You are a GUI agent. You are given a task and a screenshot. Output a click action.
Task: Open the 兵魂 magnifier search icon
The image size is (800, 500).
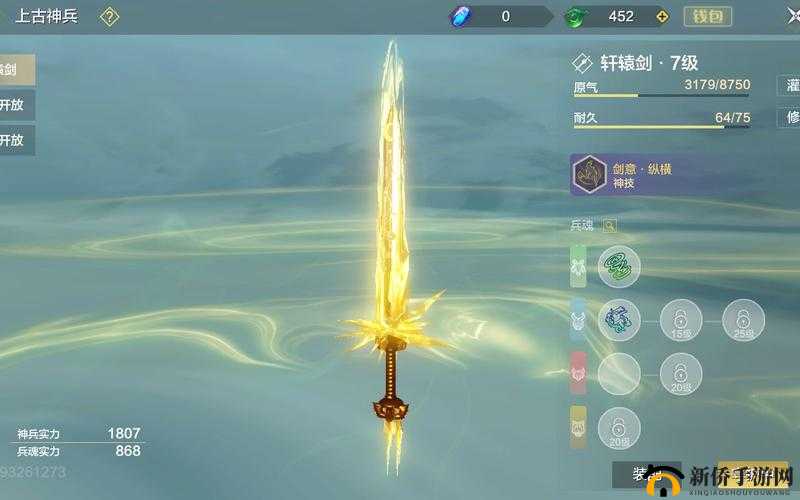[609, 226]
